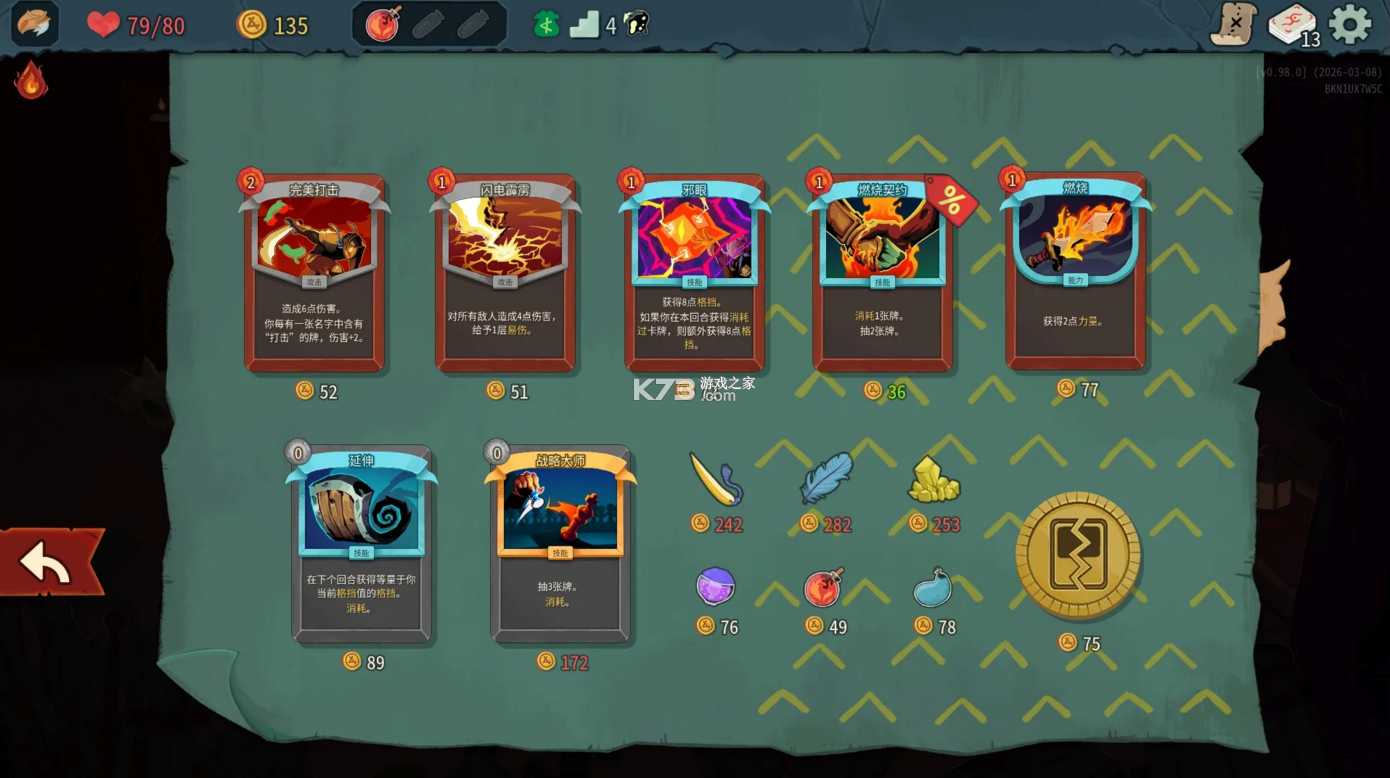Select the 战略大师 card costing 172
Image resolution: width=1390 pixels, height=778 pixels.
coord(560,543)
